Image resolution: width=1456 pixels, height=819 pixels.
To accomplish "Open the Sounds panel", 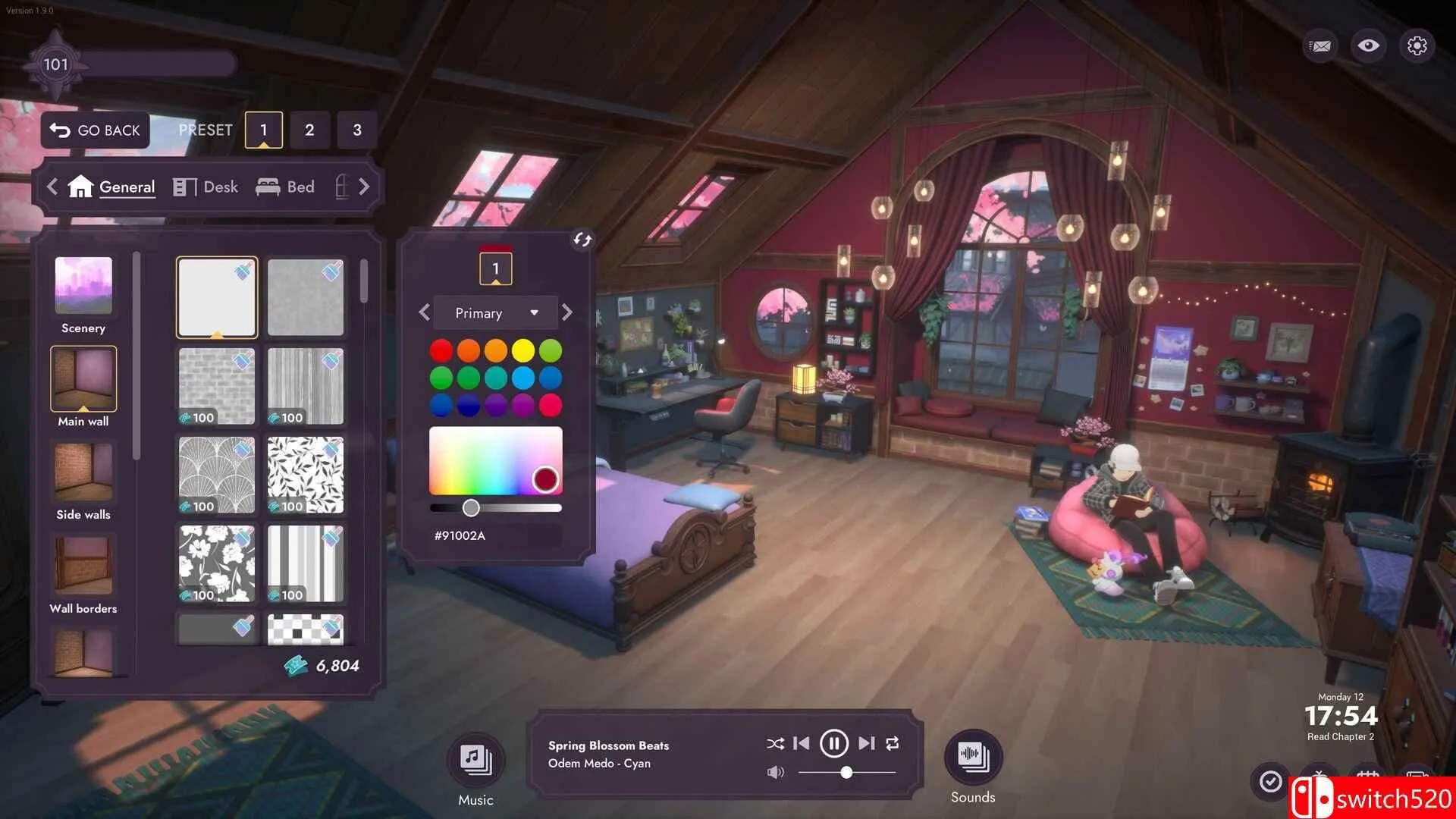I will pos(973,758).
